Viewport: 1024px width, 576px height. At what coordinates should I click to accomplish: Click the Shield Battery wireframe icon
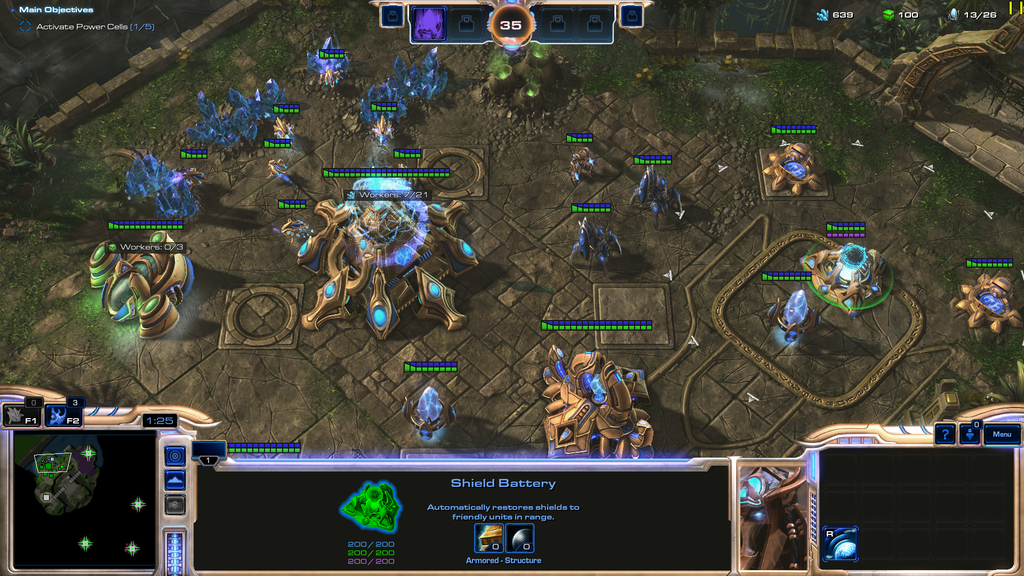click(x=371, y=506)
